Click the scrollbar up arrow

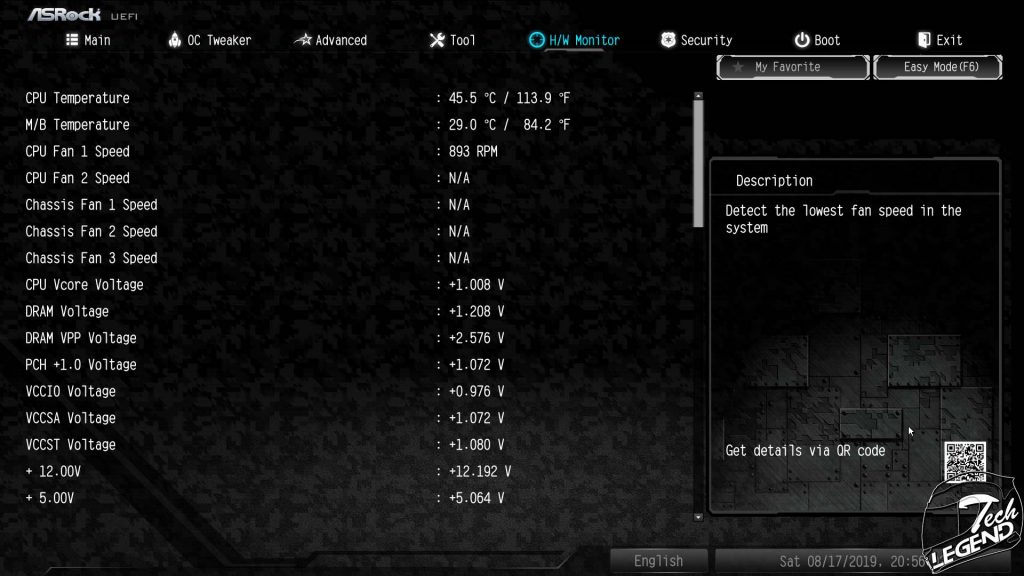(698, 97)
